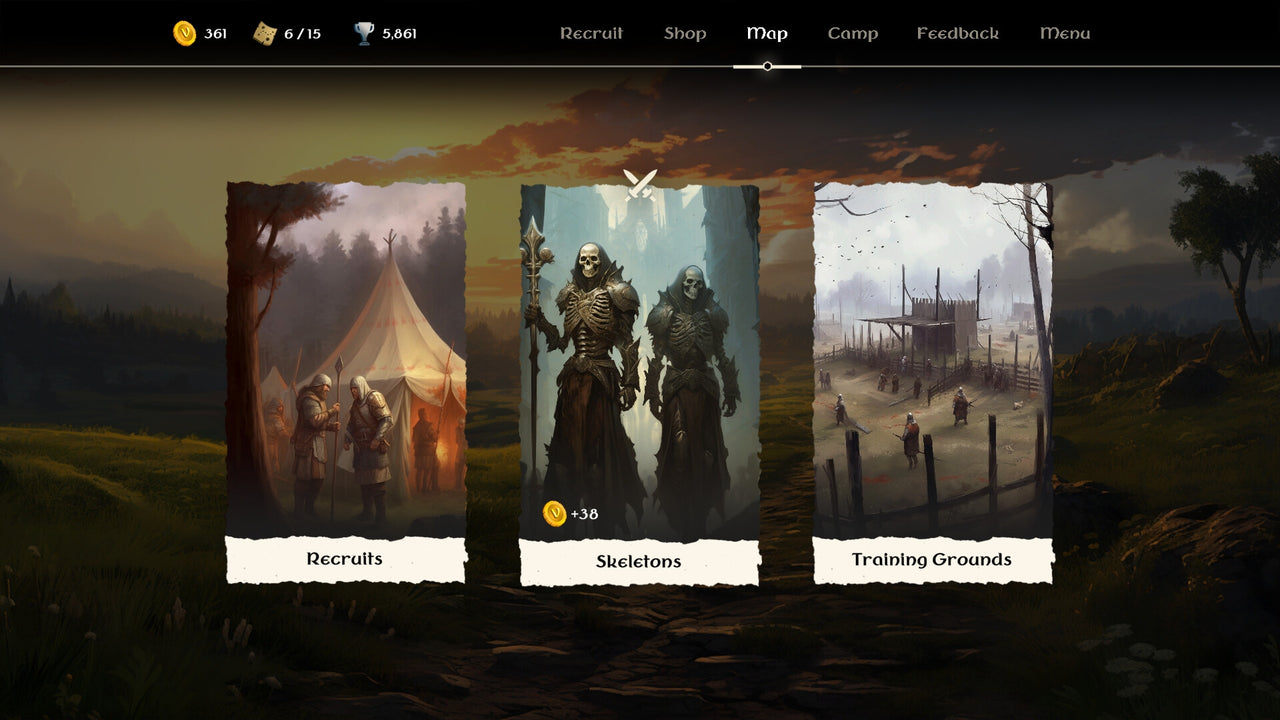Open the Camp screen
Image resolution: width=1280 pixels, height=720 pixels.
[x=852, y=33]
